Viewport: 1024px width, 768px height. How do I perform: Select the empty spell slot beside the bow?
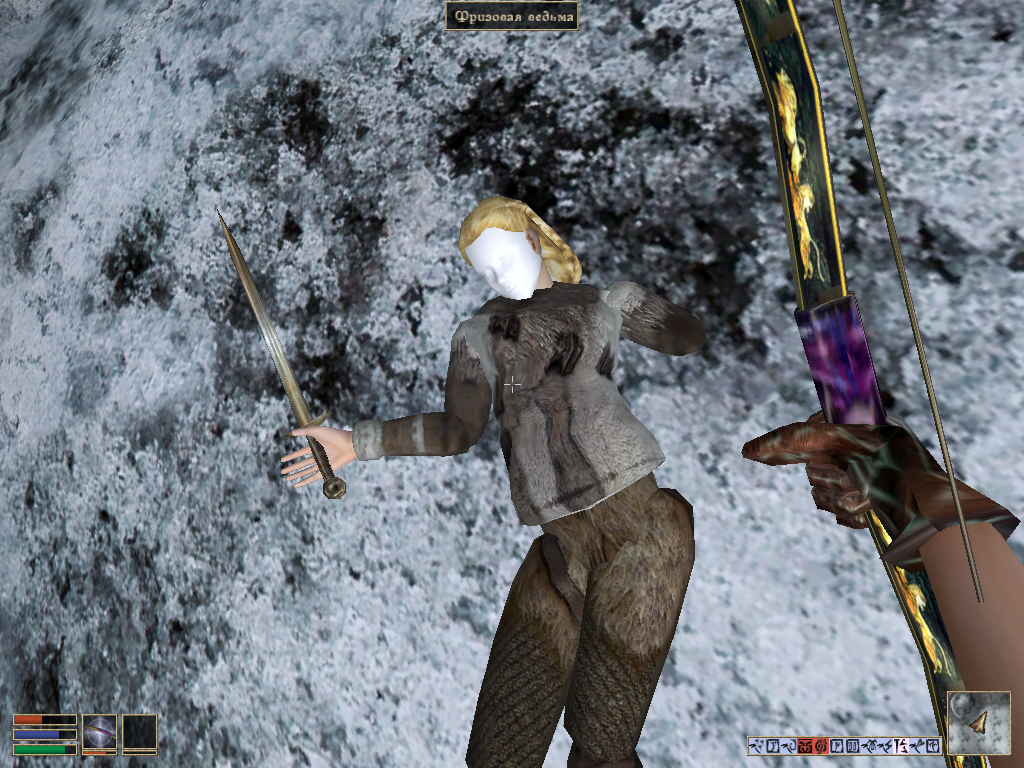pos(139,731)
